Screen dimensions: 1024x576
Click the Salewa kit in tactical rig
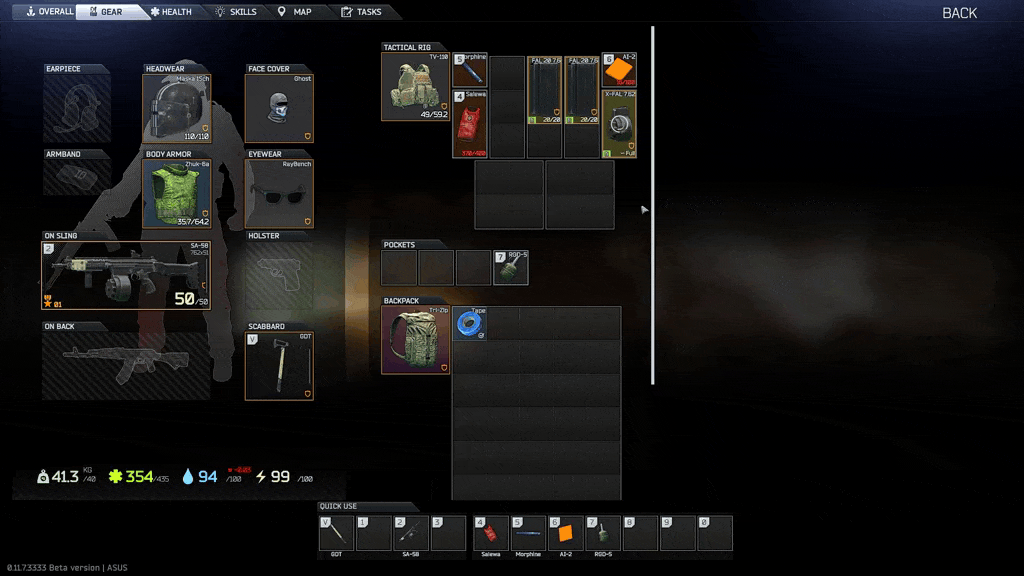coord(470,125)
